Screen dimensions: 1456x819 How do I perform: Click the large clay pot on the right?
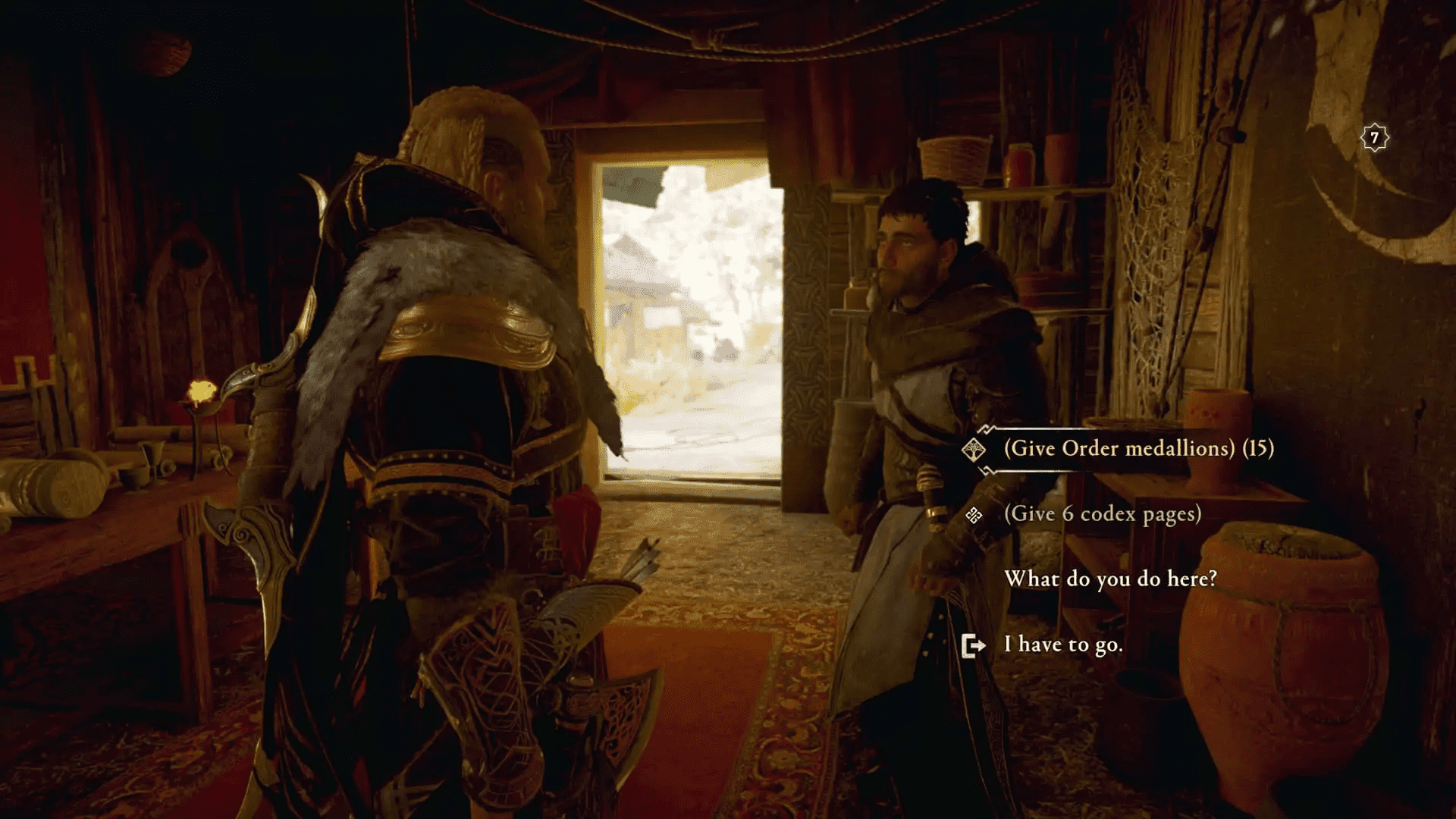(1282, 645)
